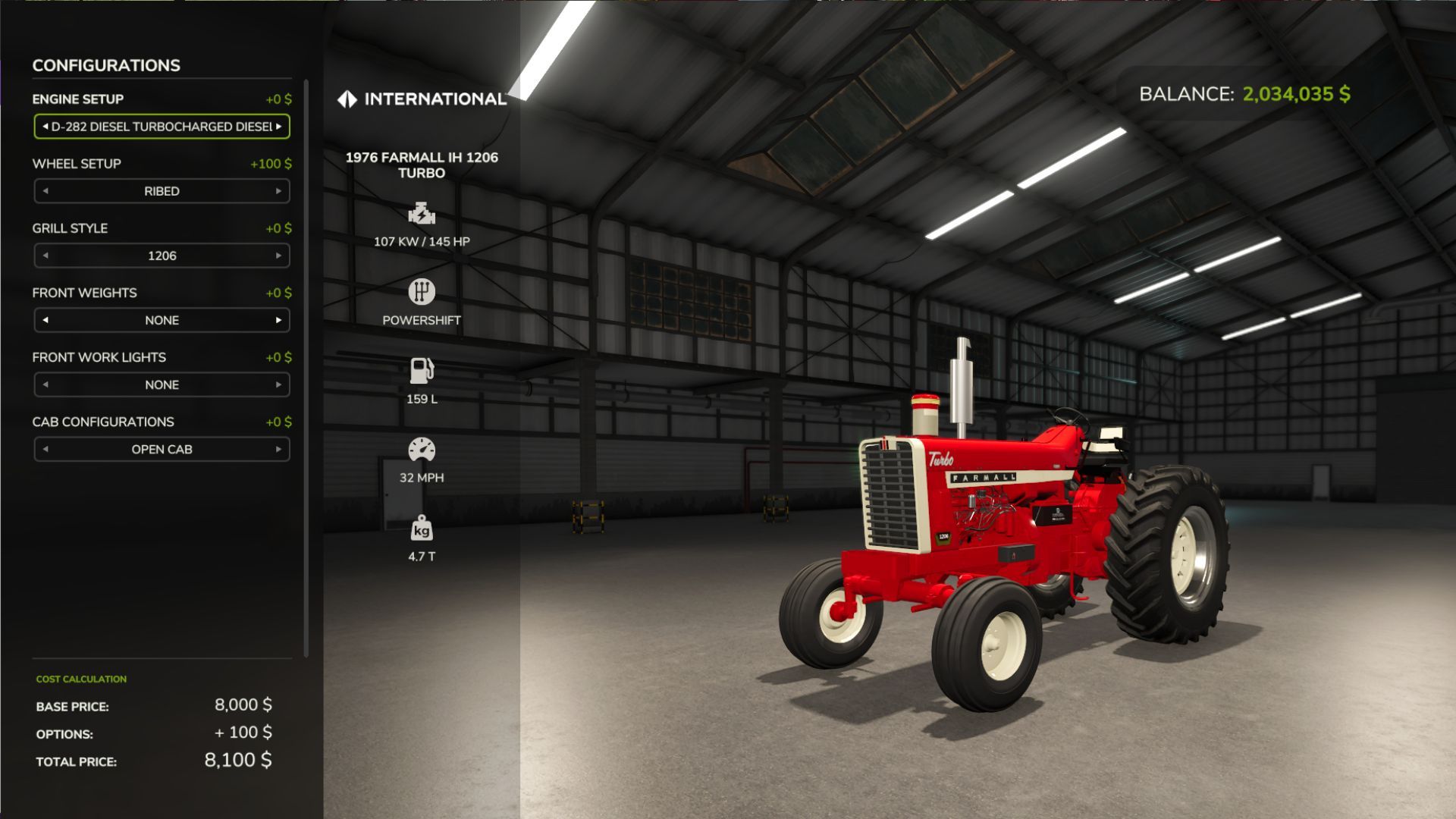Open the Grill Style 1206 selector
This screenshot has height=819, width=1456.
[161, 256]
